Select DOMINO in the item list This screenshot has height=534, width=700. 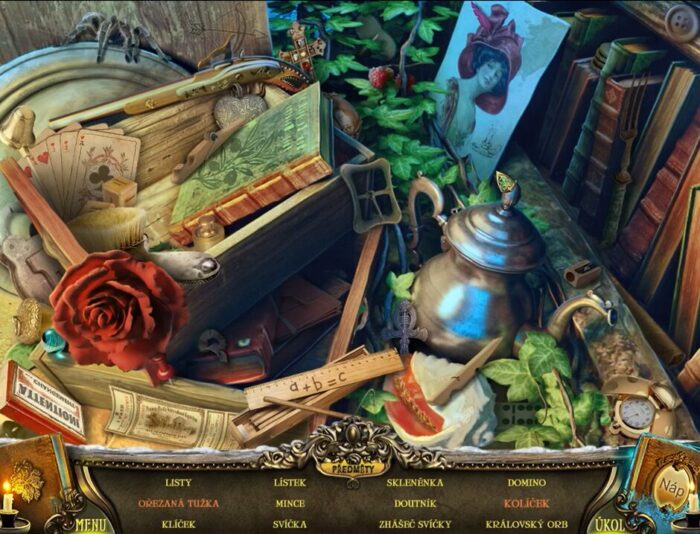[x=526, y=483]
